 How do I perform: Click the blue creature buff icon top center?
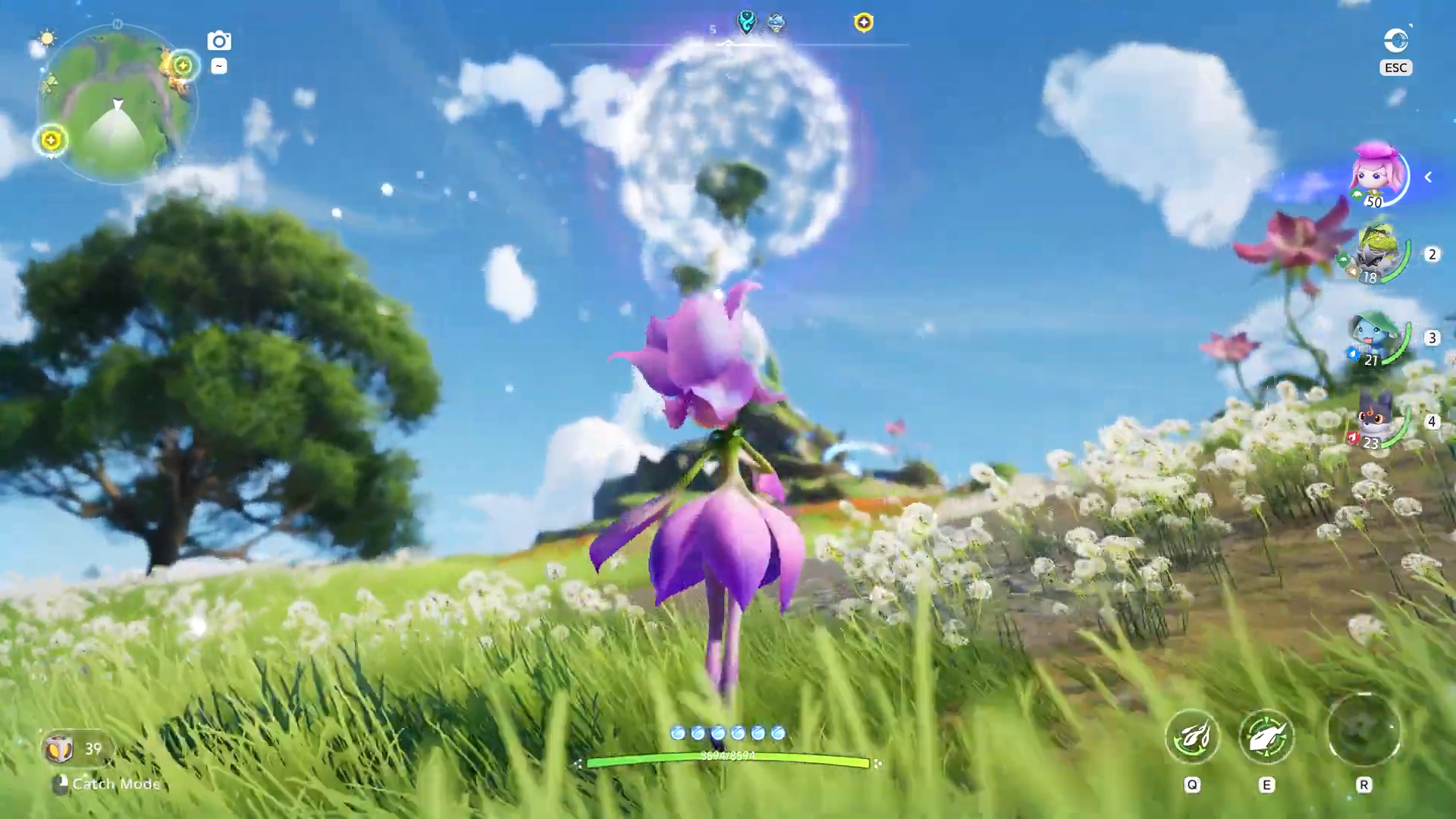tap(775, 23)
